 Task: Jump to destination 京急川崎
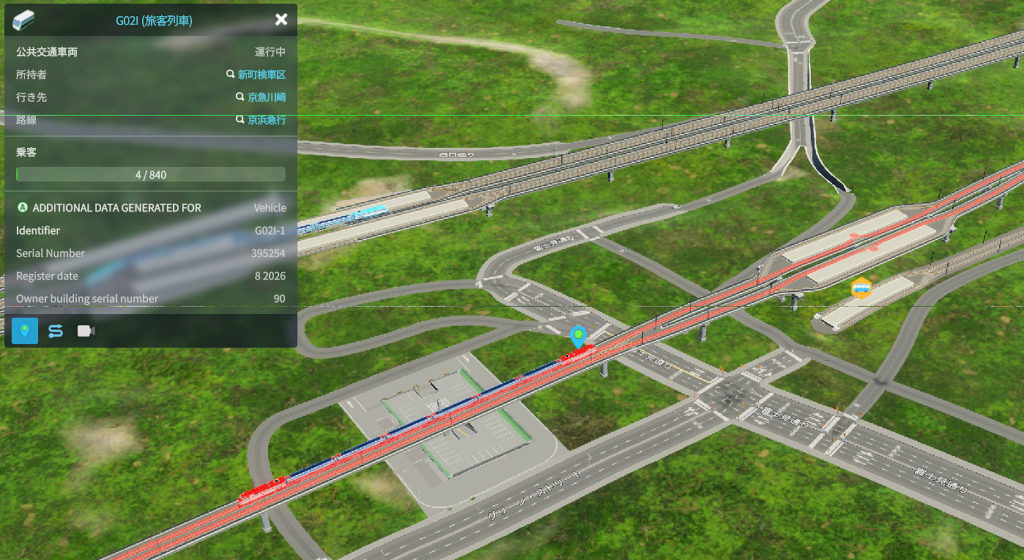click(x=266, y=98)
